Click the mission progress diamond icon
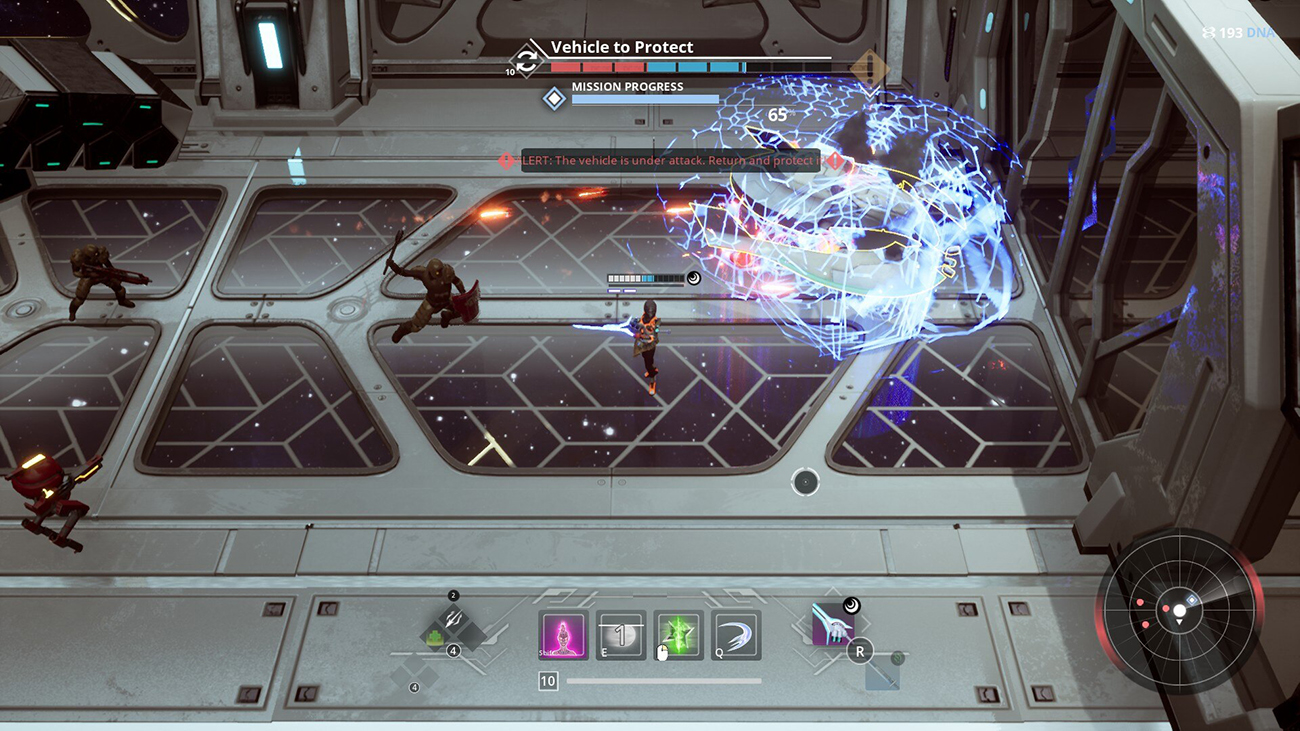The width and height of the screenshot is (1300, 731). coord(554,97)
